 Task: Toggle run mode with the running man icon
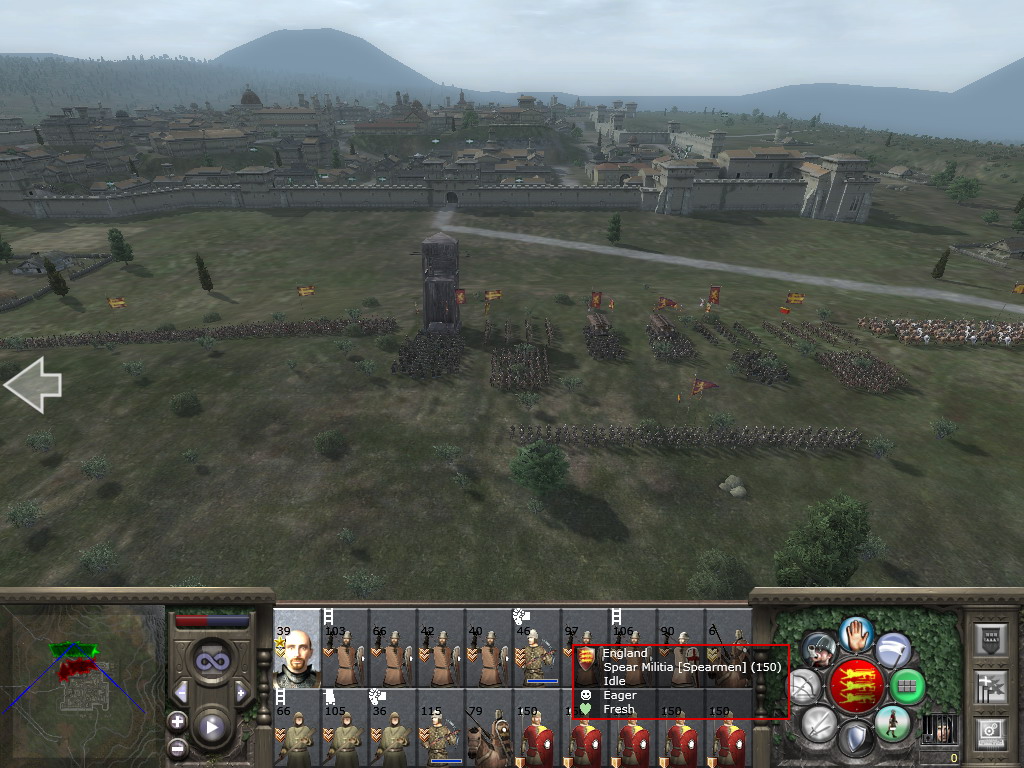[892, 723]
